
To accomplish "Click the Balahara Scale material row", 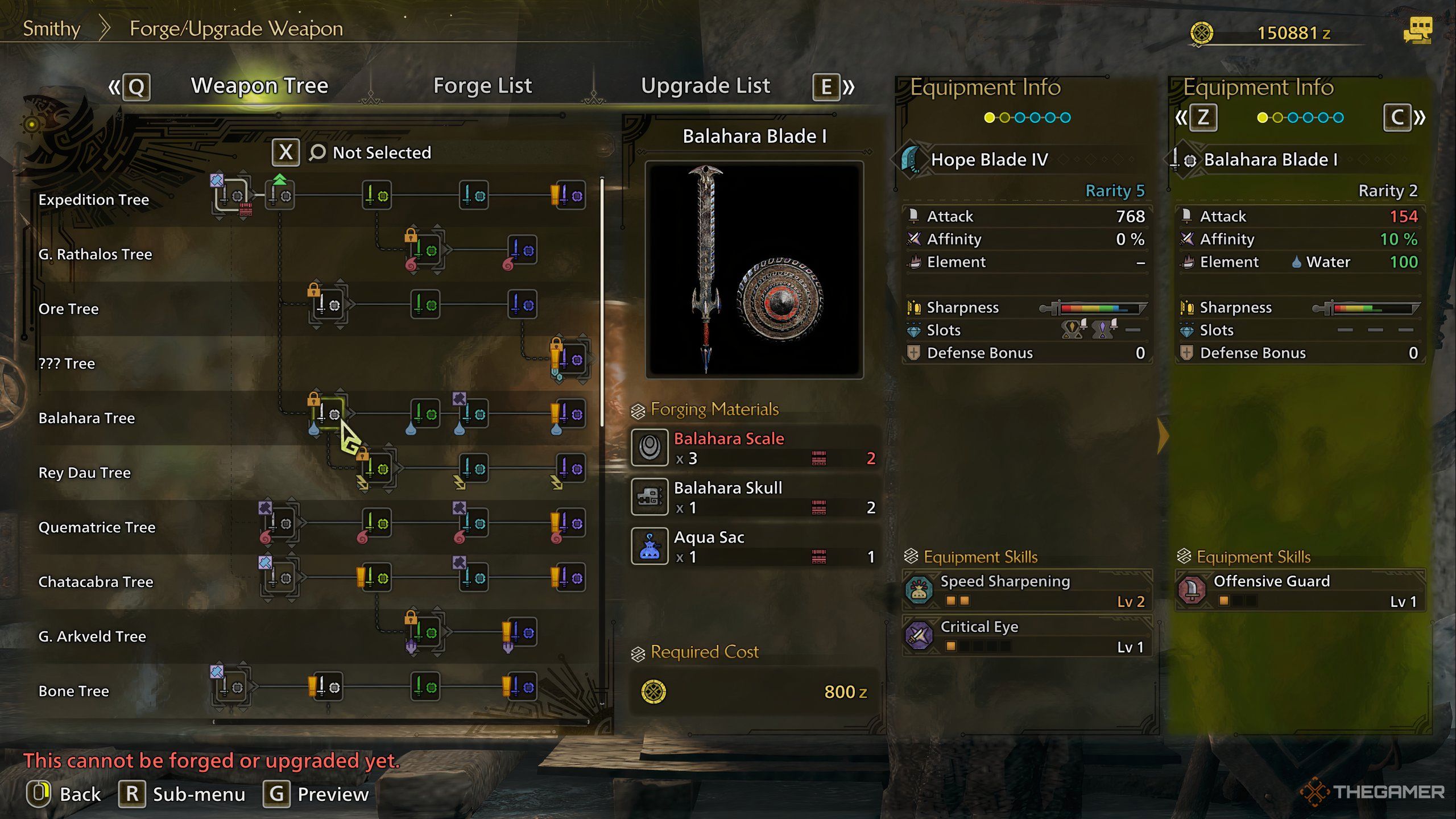I will [x=754, y=448].
